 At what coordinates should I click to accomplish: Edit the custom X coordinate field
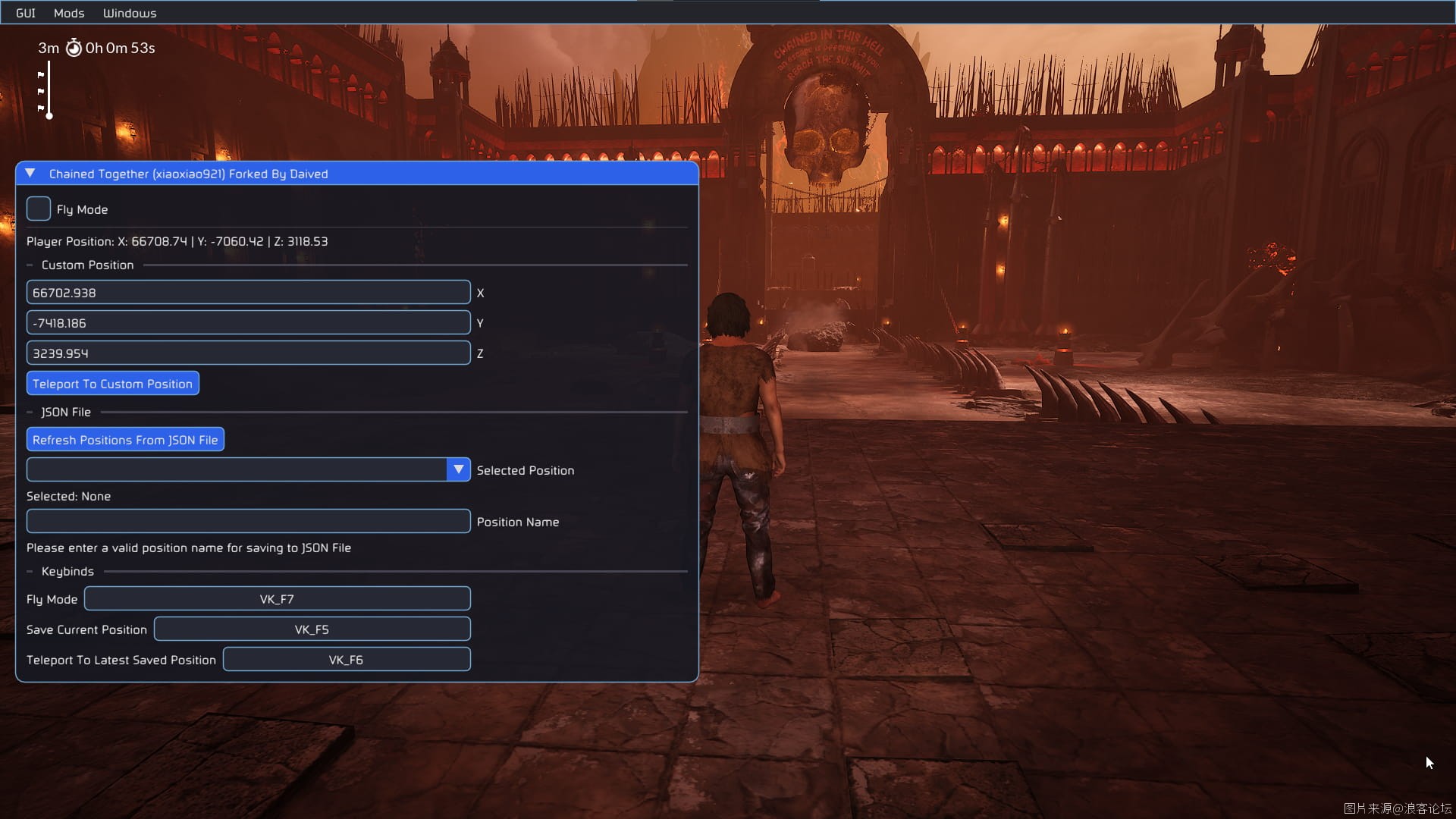pos(248,293)
